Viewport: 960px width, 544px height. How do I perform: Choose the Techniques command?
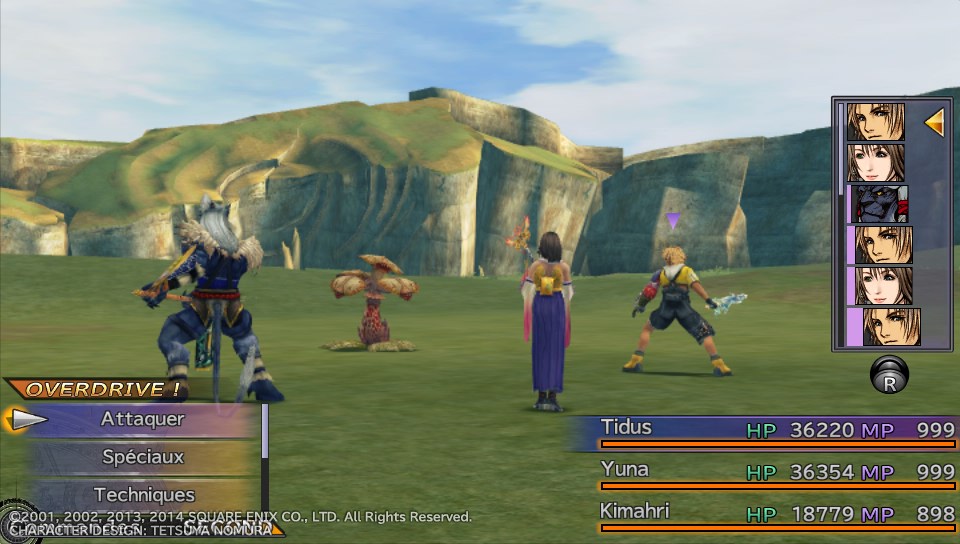[x=144, y=494]
